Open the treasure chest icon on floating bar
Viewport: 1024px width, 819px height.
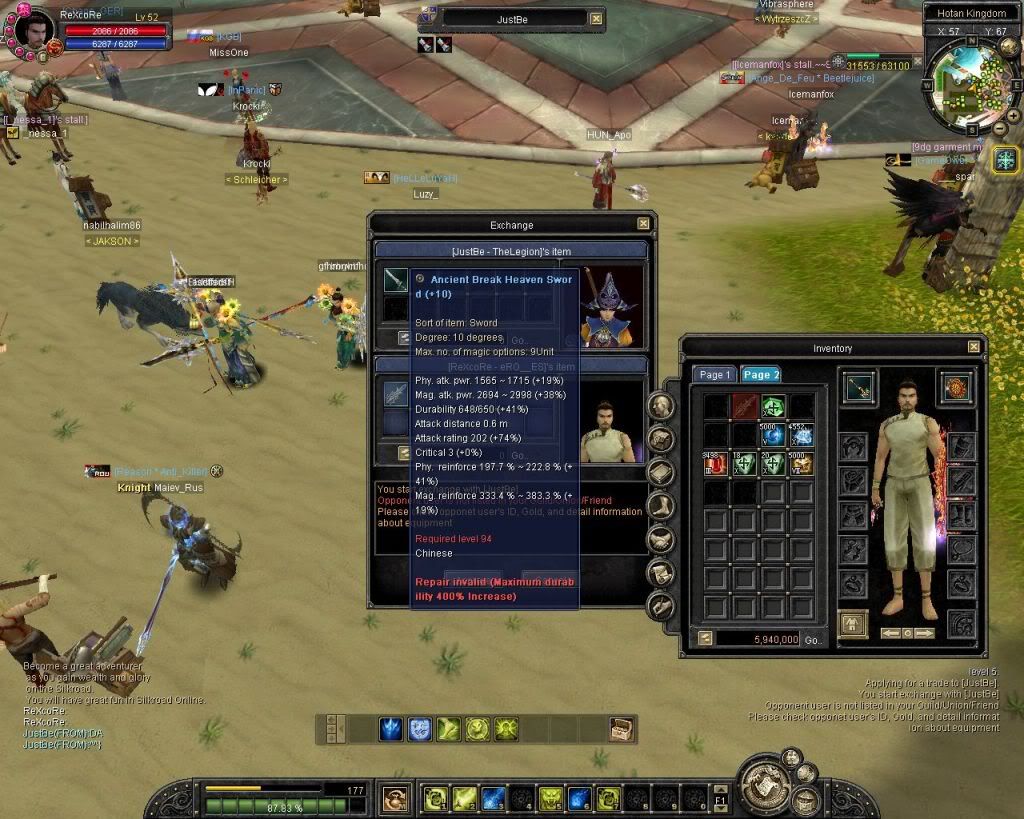click(x=622, y=729)
